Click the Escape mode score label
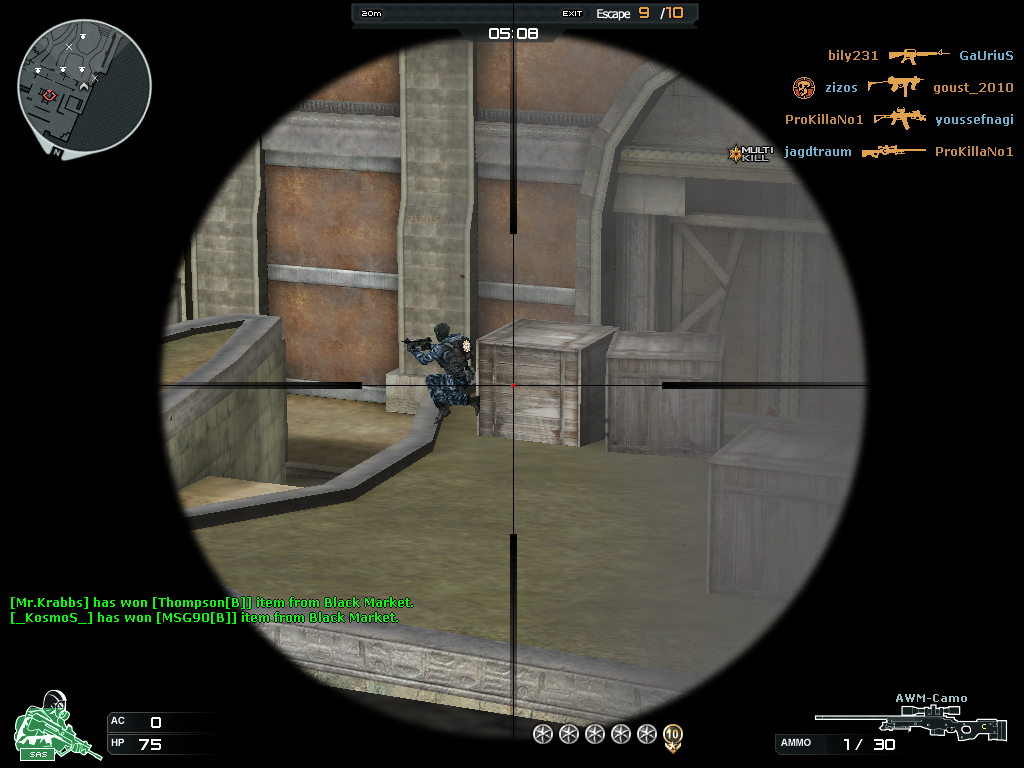The image size is (1024, 768). pyautogui.click(x=640, y=14)
